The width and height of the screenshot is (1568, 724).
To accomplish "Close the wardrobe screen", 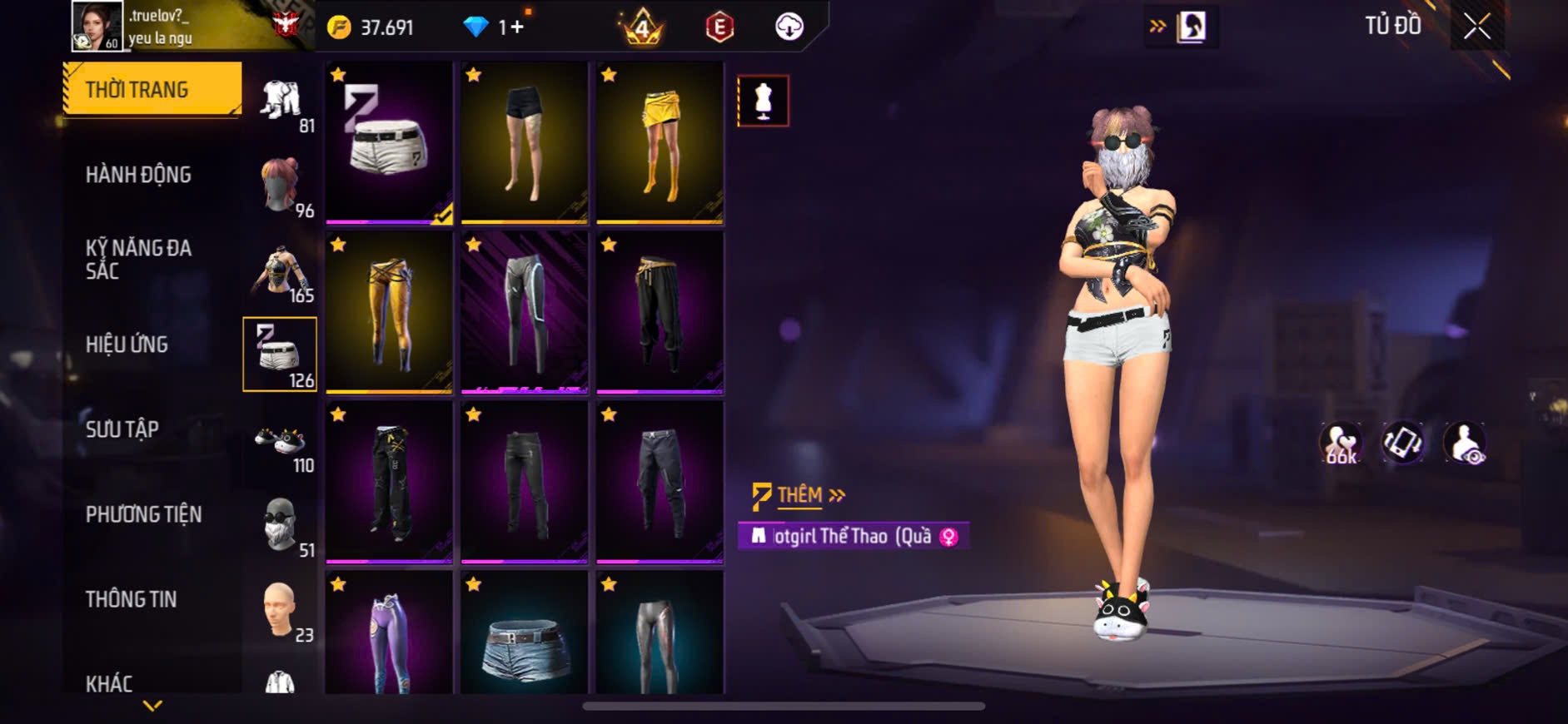I will [1476, 27].
